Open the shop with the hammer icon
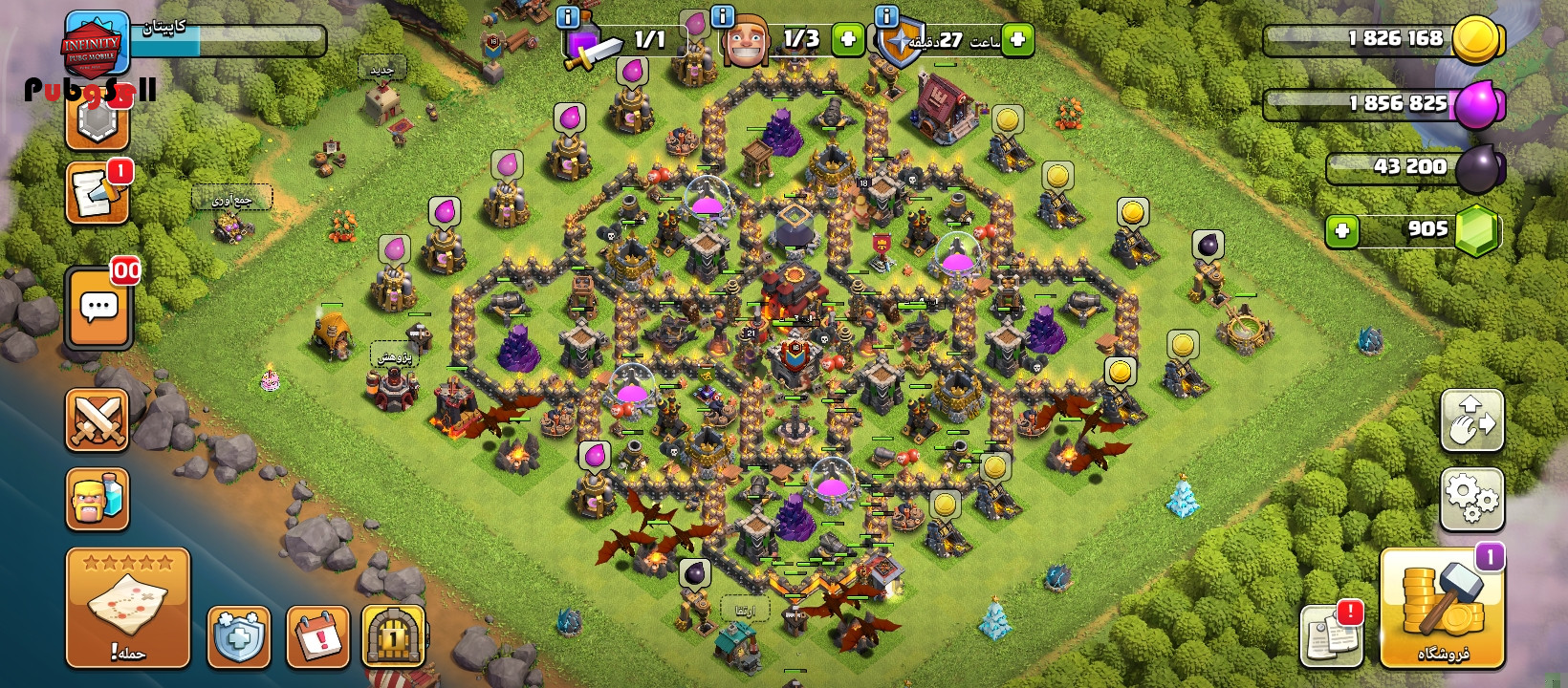Screen dimensions: 1568x688 pyautogui.click(x=1442, y=608)
